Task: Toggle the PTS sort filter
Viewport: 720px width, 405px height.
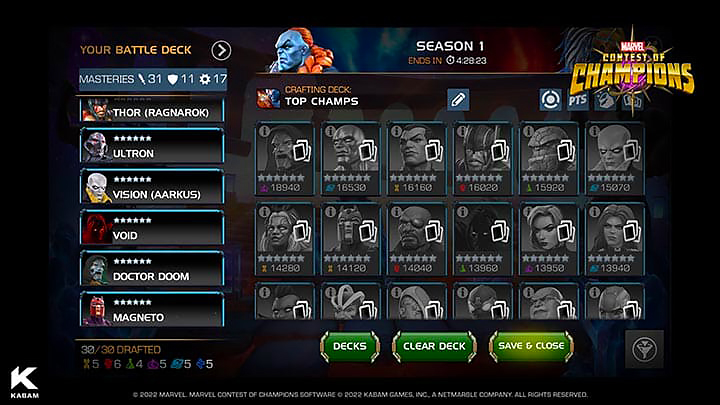Action: [x=577, y=99]
